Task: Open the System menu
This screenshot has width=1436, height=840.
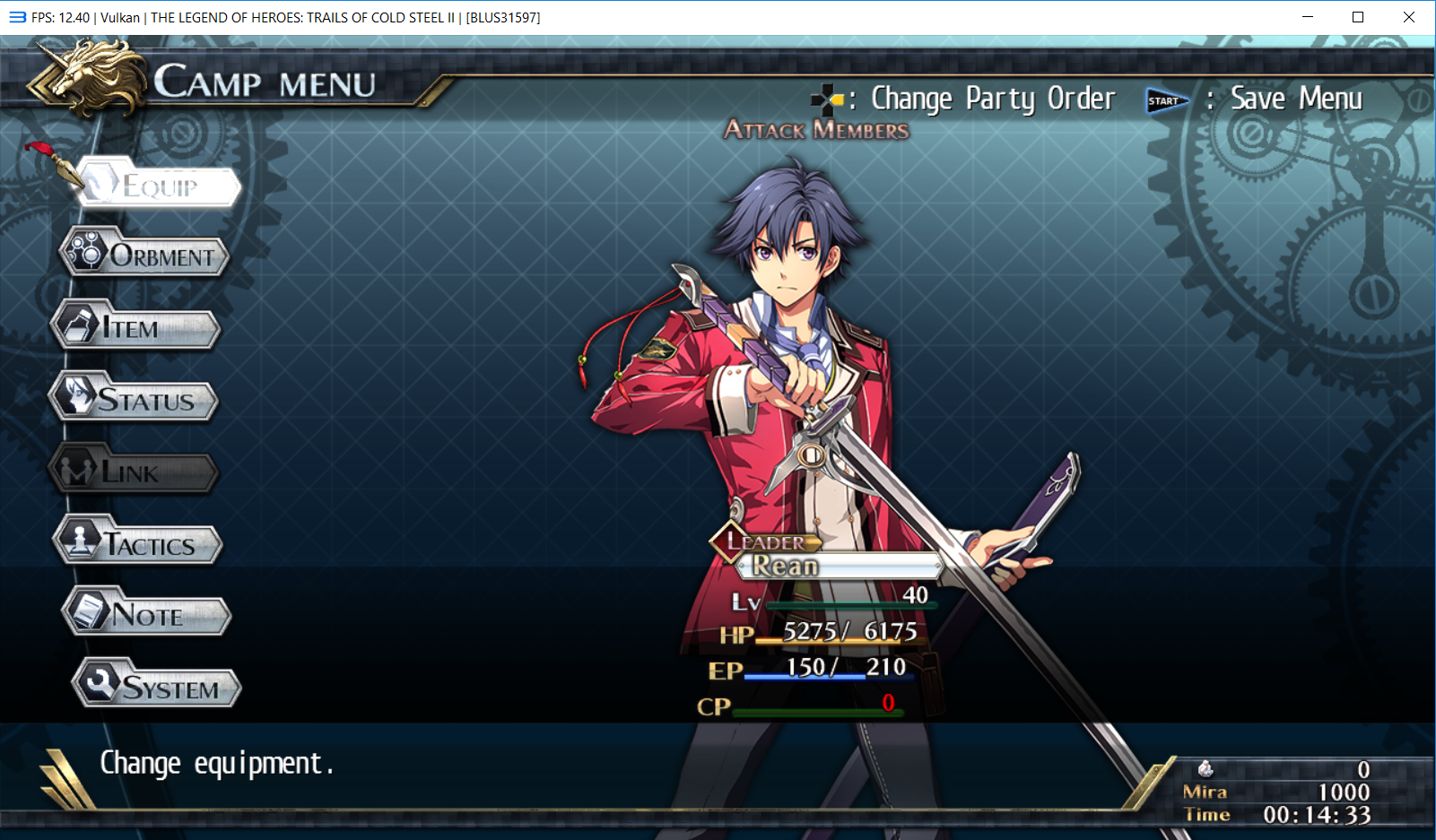Action: pos(158,688)
